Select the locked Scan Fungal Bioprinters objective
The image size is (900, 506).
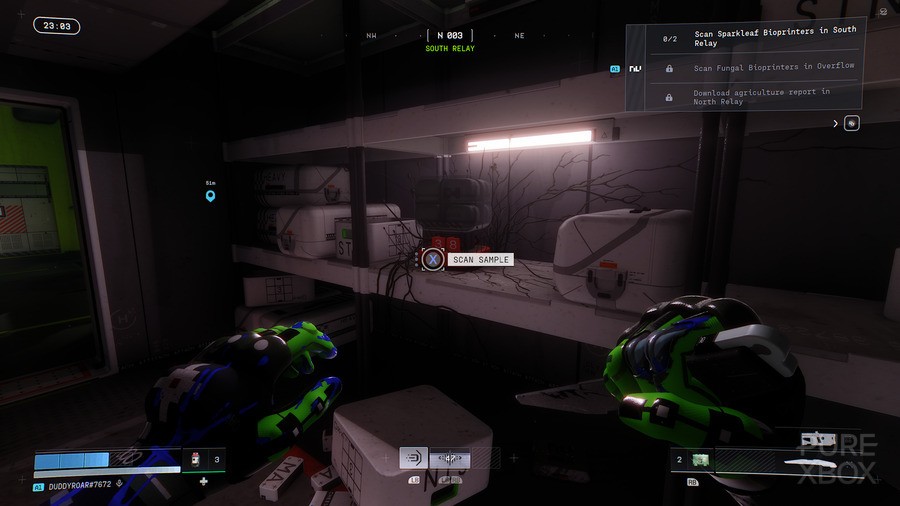[x=760, y=67]
